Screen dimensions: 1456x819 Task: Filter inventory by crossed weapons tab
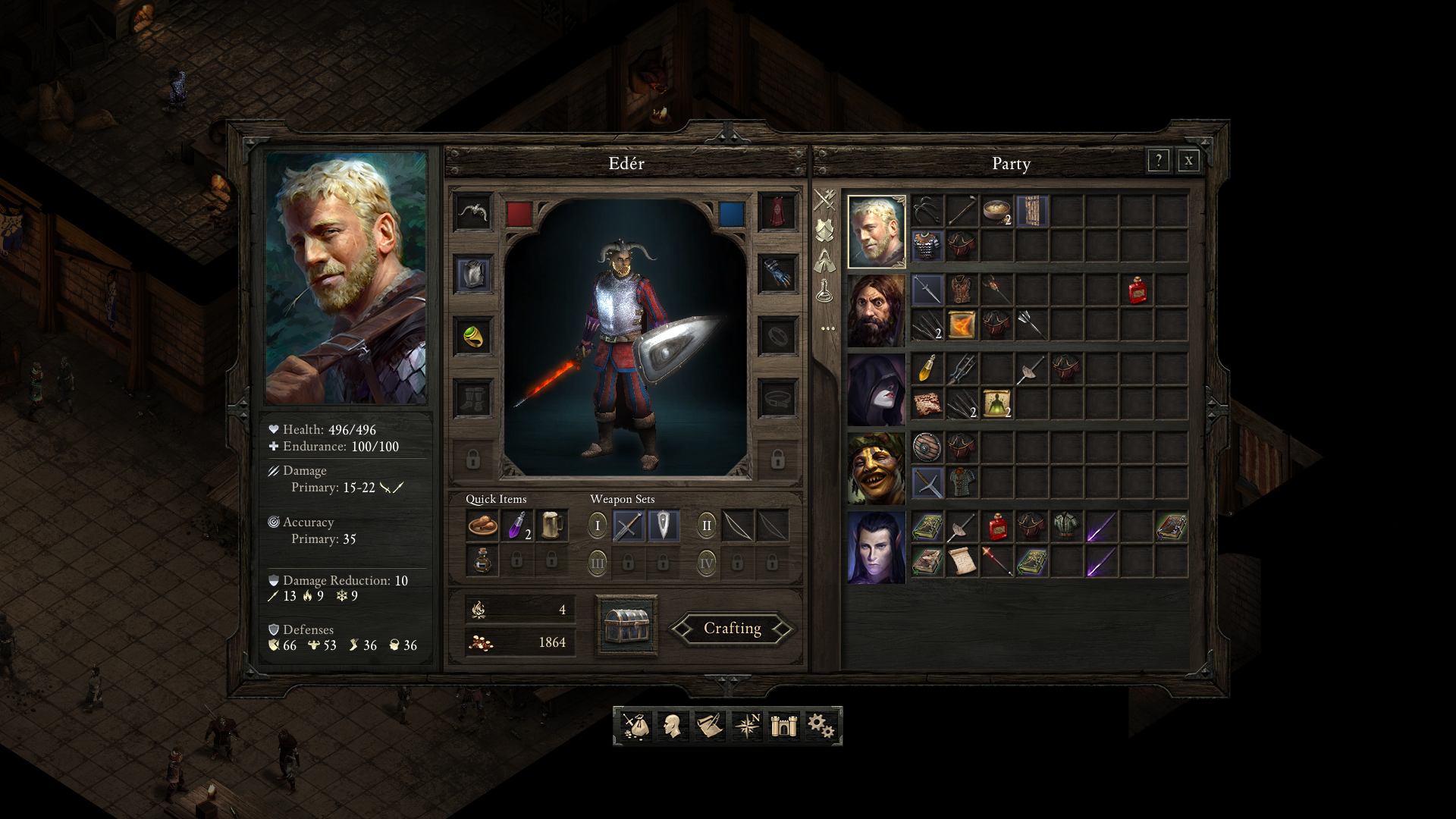(x=825, y=200)
